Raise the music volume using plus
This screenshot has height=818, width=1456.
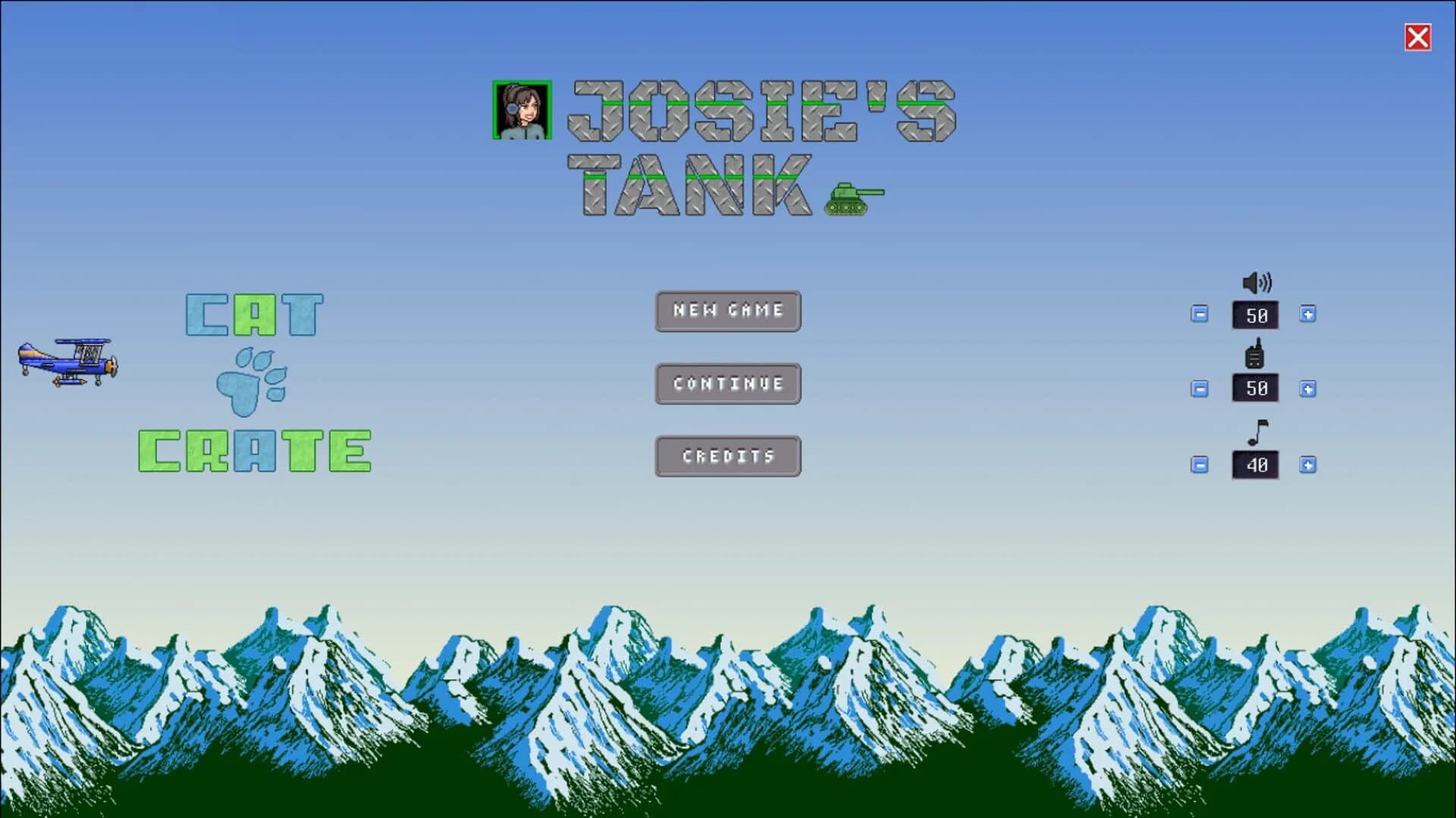point(1308,465)
